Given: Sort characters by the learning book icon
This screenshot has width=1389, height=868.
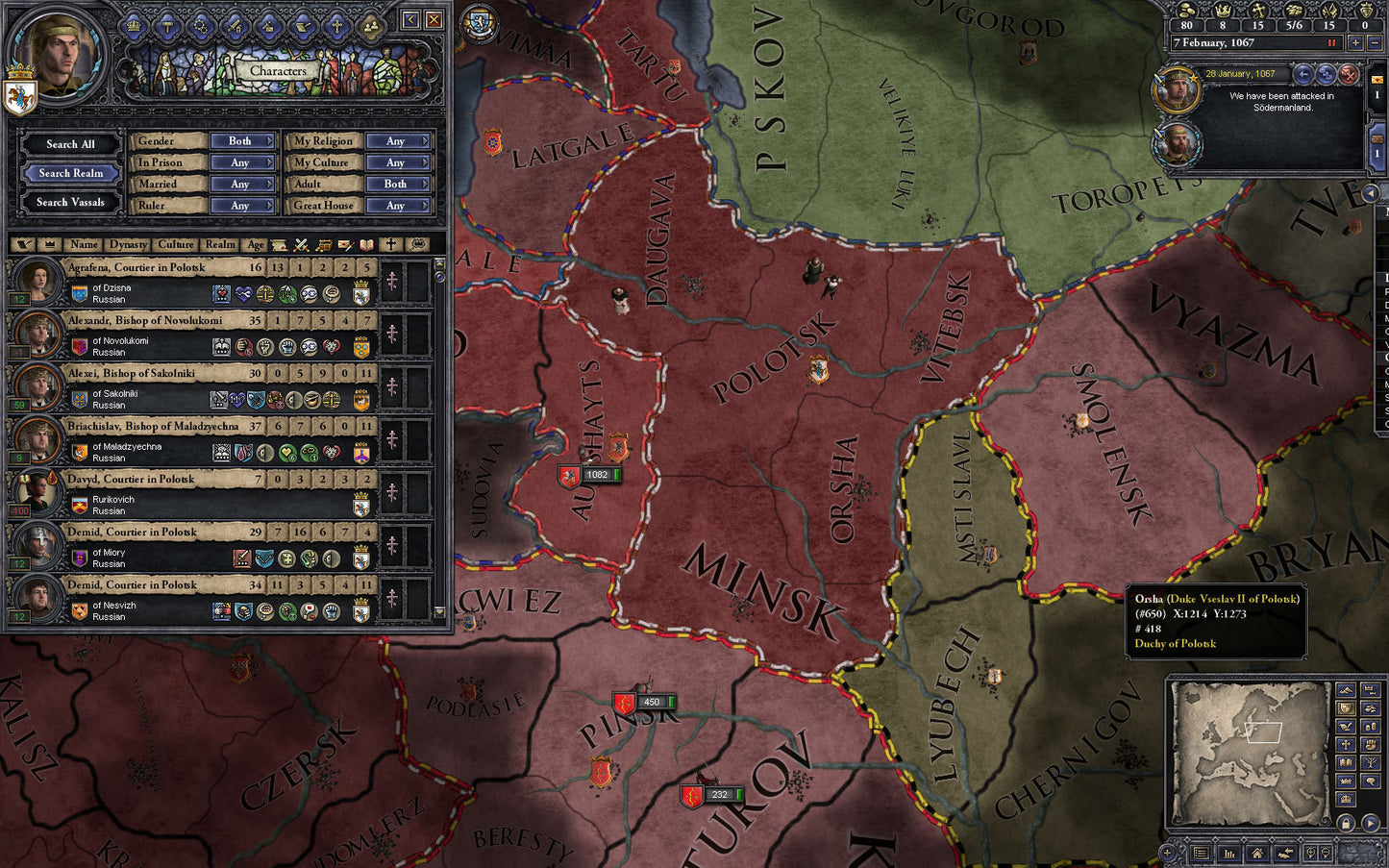Looking at the screenshot, I should (366, 245).
